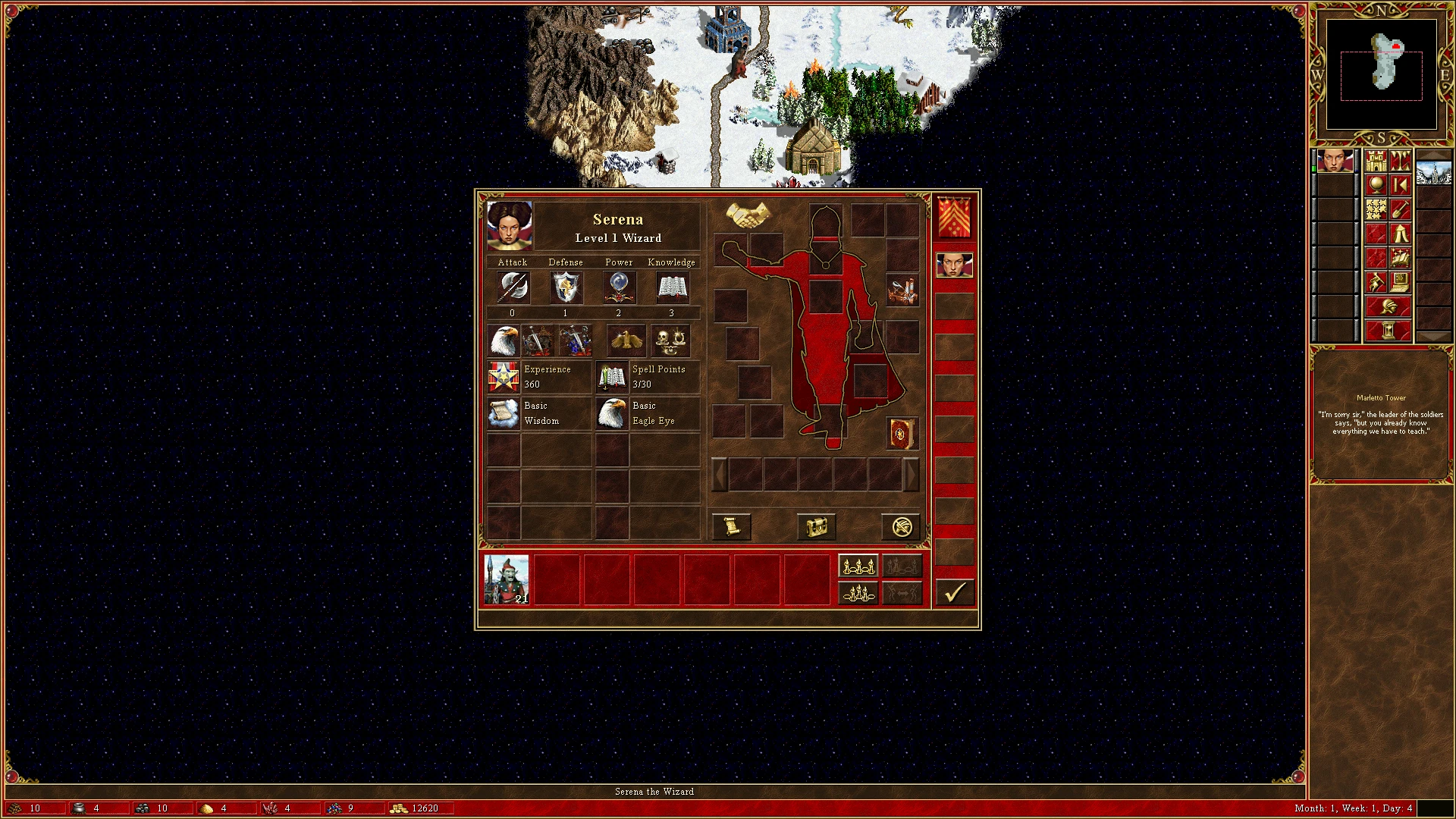Open Kingdom Overview castle button
Screen dimensions: 1456x819
(x=1376, y=162)
